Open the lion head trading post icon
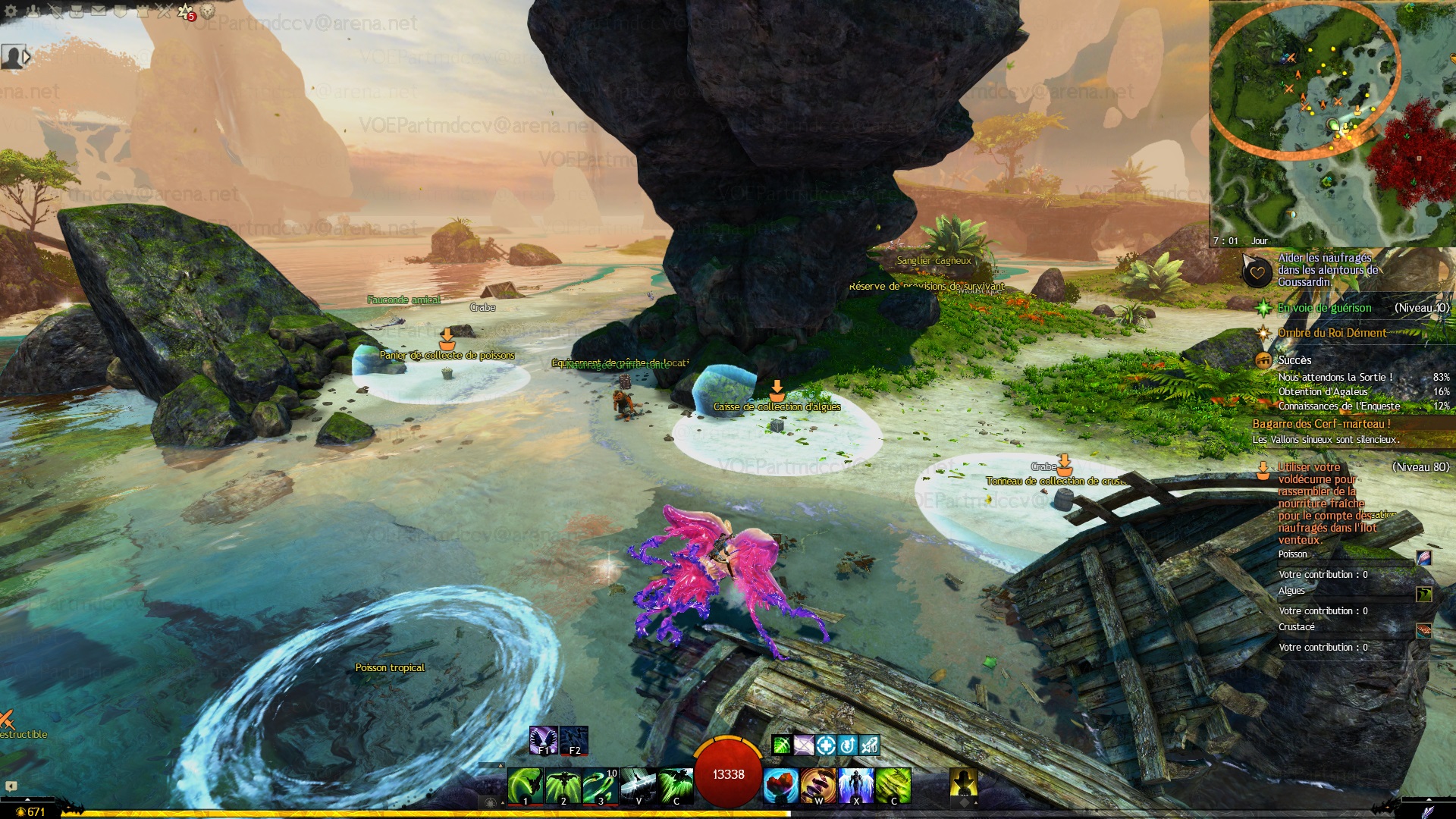1456x819 pixels. click(207, 11)
